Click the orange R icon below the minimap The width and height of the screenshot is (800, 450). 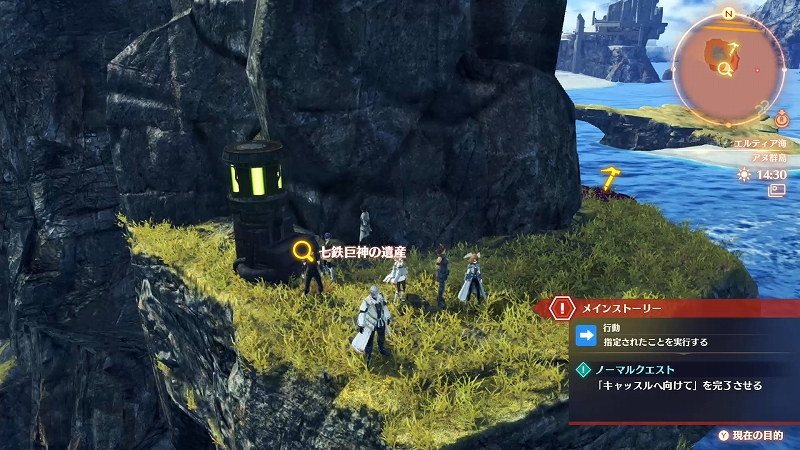coord(781,119)
